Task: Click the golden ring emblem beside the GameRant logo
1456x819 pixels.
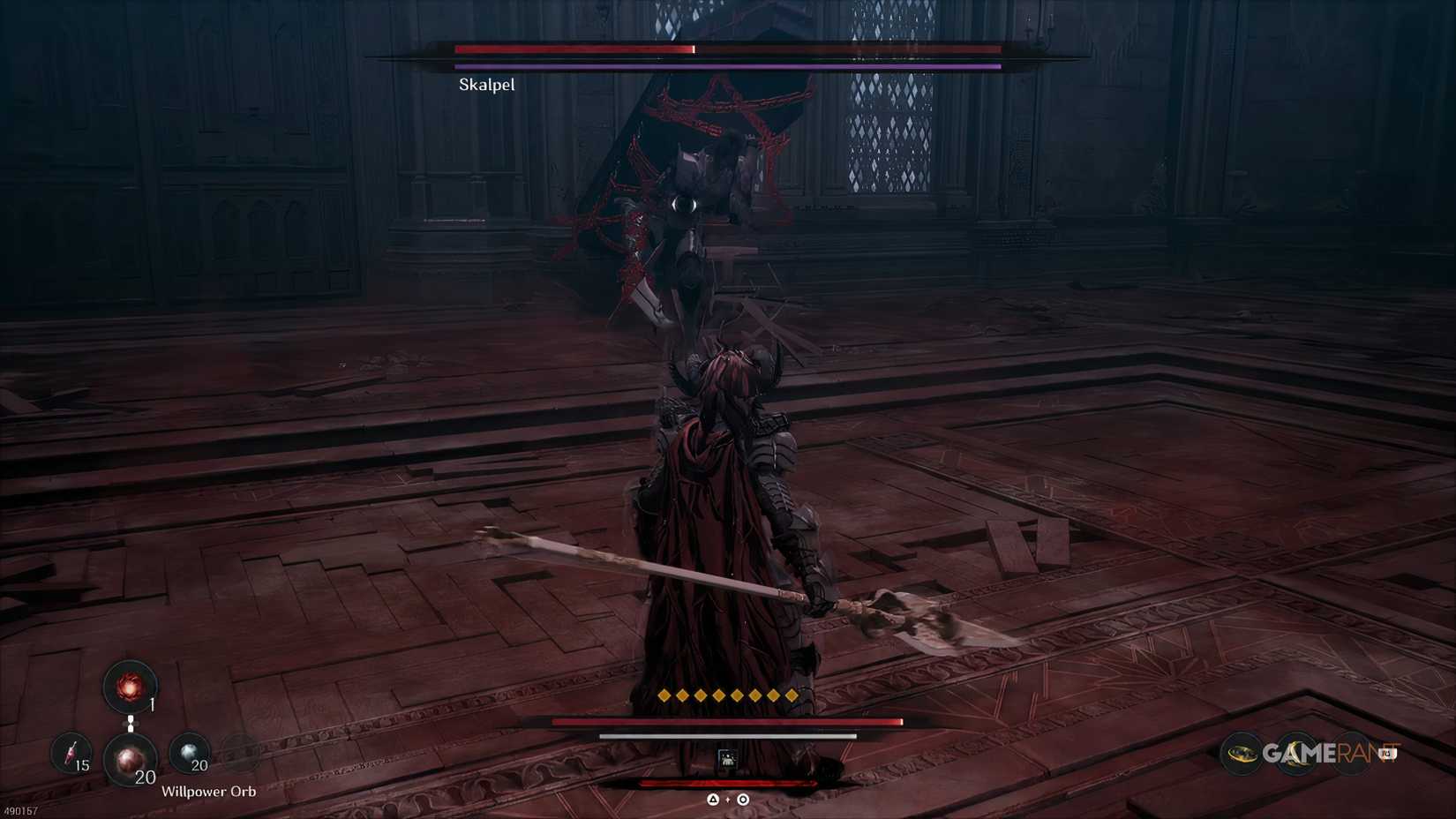Action: [1242, 755]
